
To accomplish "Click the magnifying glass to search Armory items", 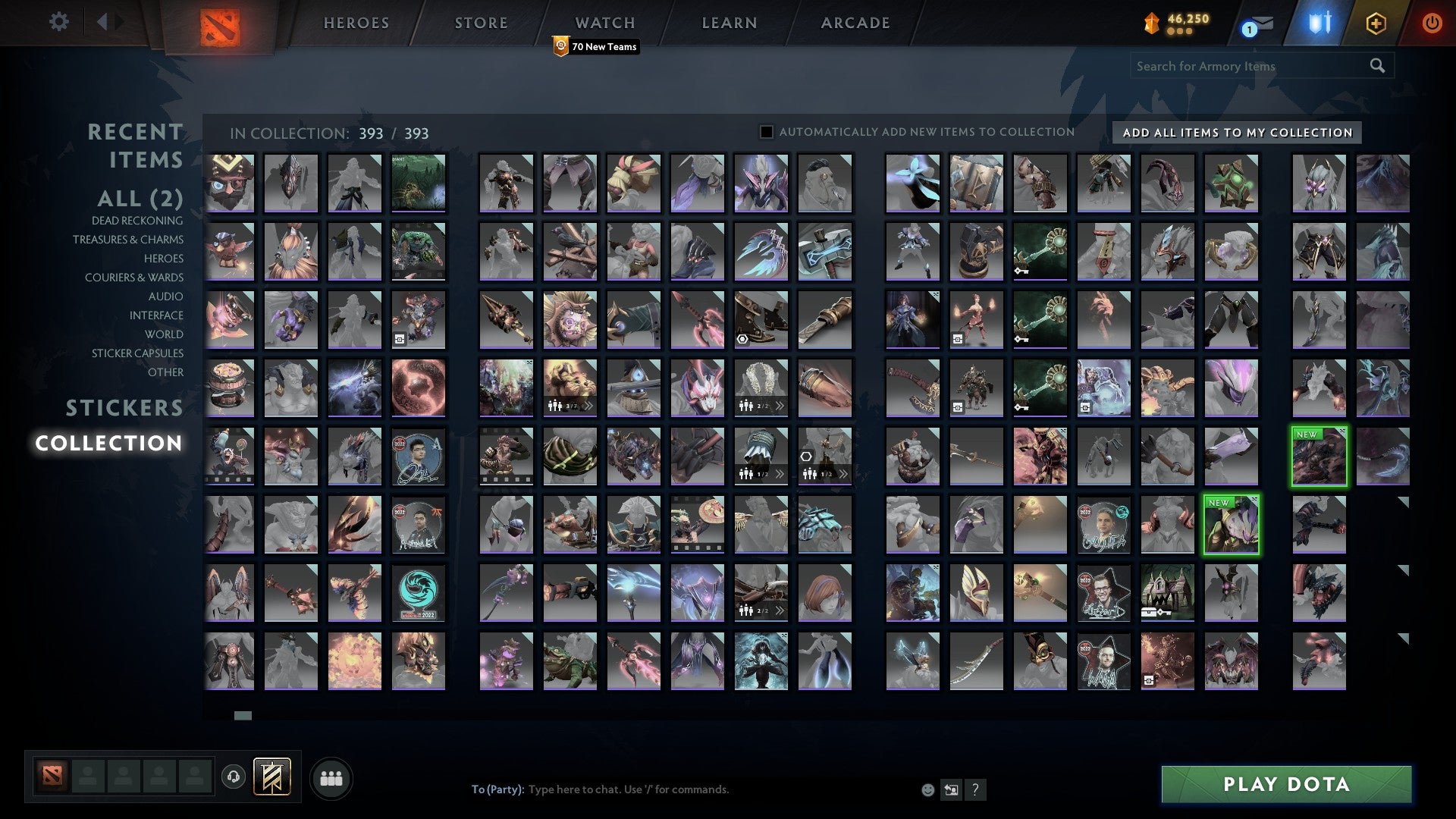I will click(x=1376, y=66).
